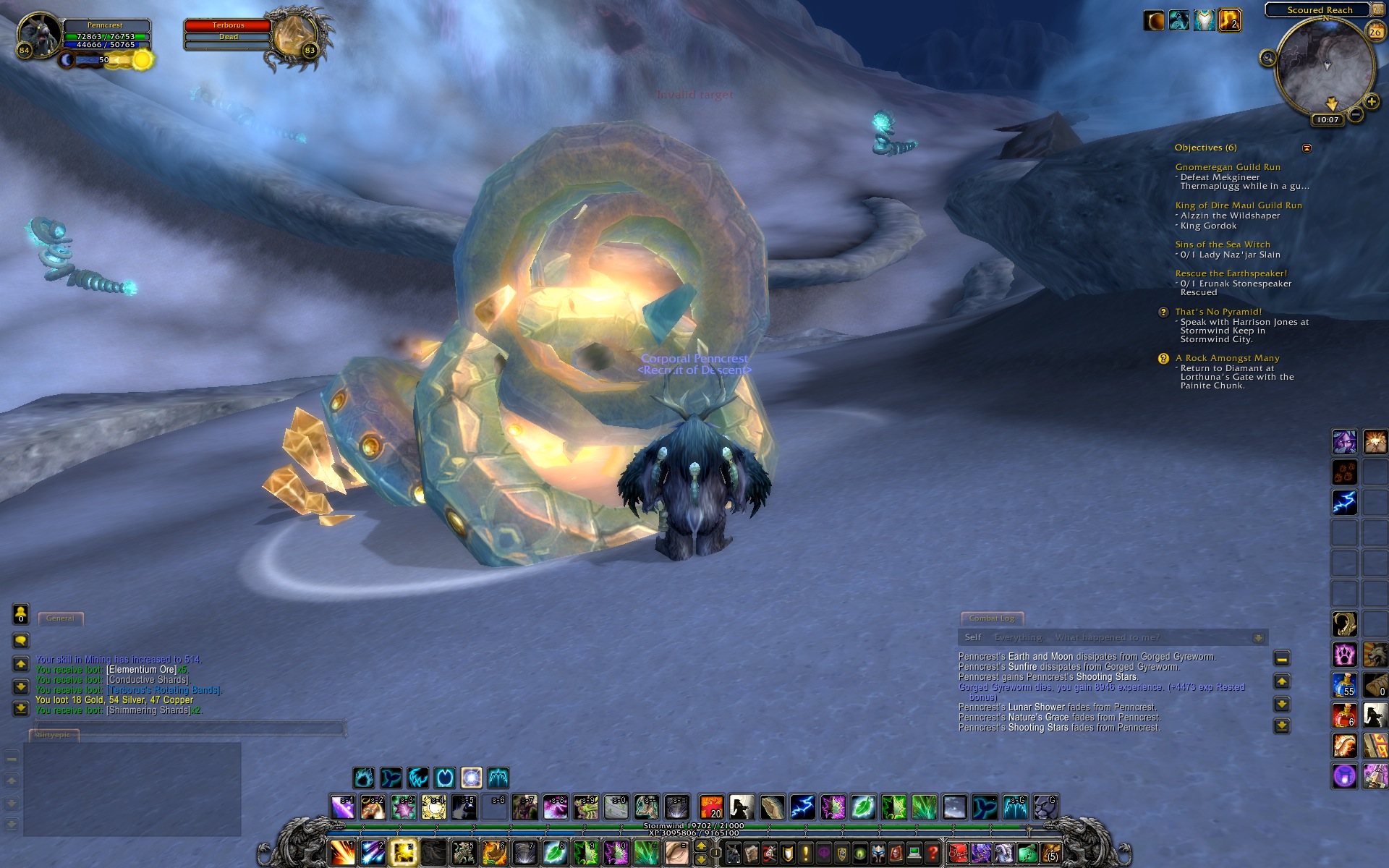Zoom in on the minimap
This screenshot has width=1389, height=868.
pos(1371,102)
